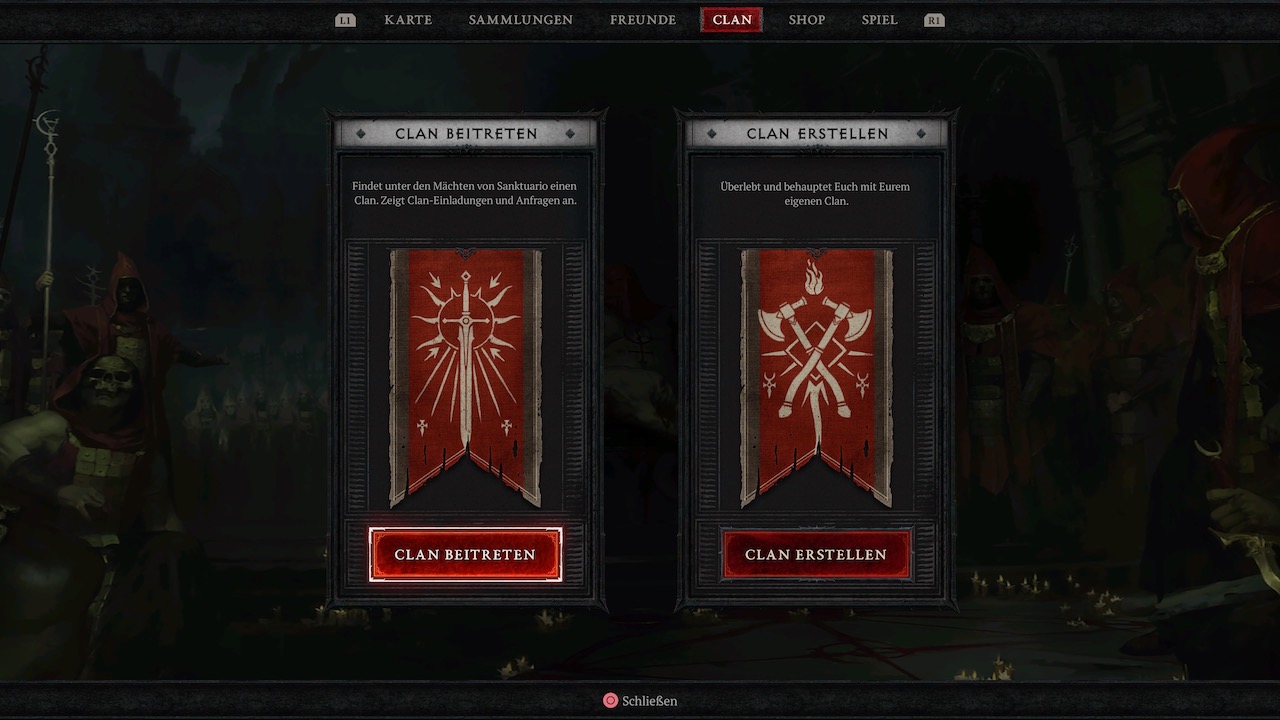
Task: Switch to the Karte tab
Action: click(x=408, y=20)
